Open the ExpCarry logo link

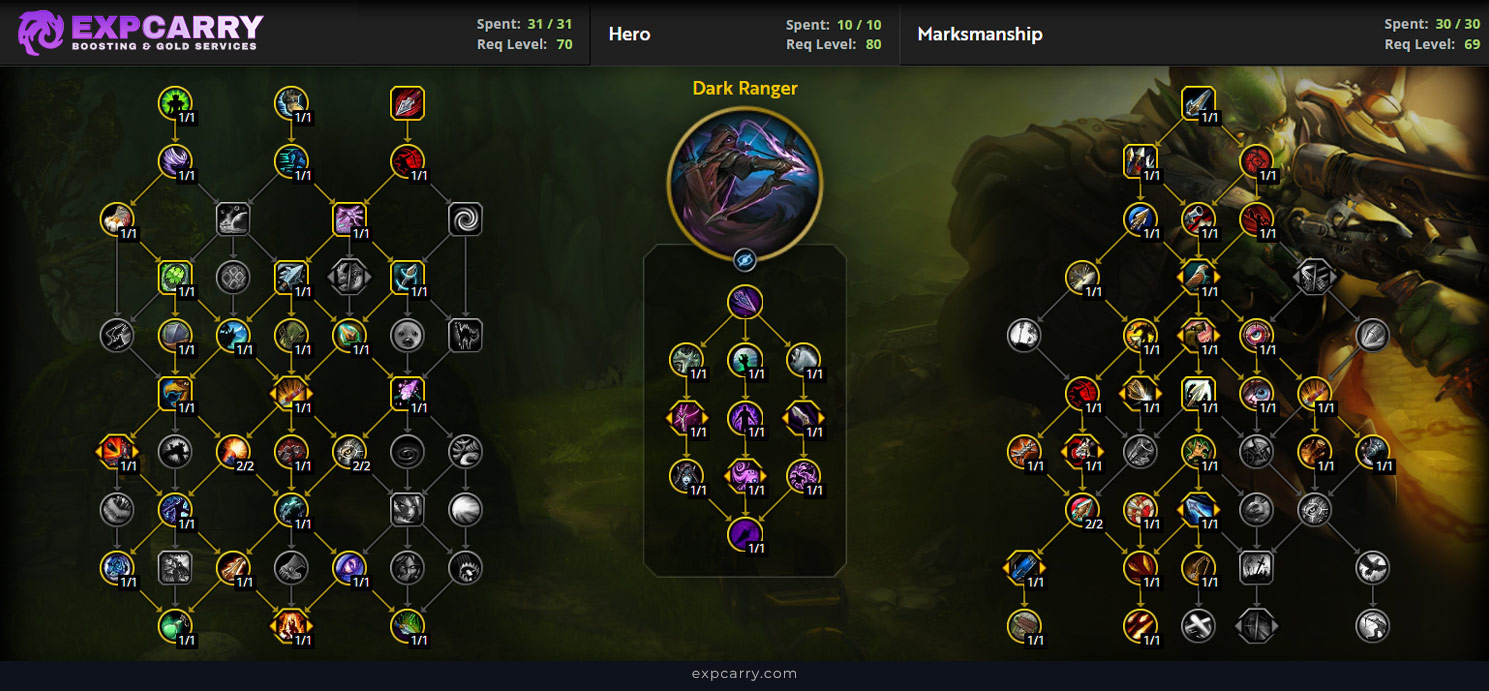141,32
